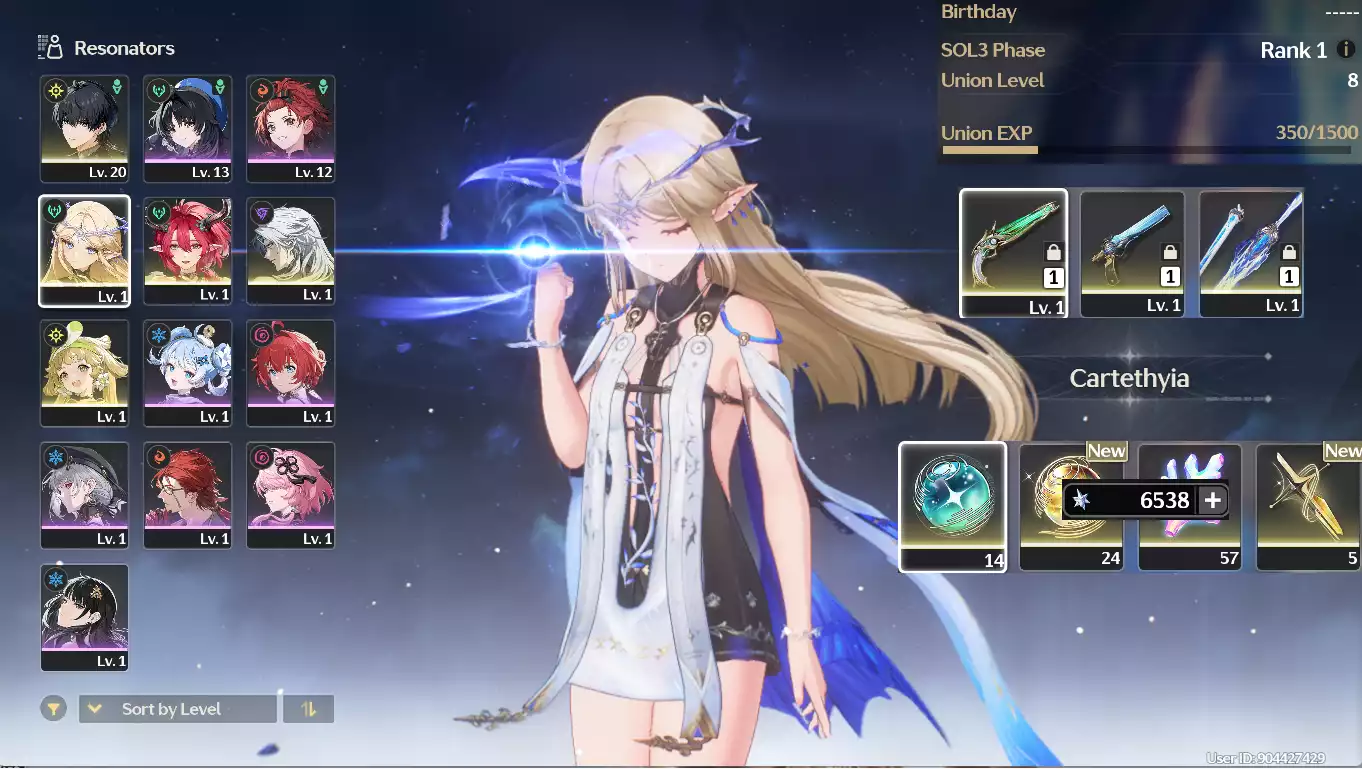Select the teal sparkling orb item

tap(952, 506)
